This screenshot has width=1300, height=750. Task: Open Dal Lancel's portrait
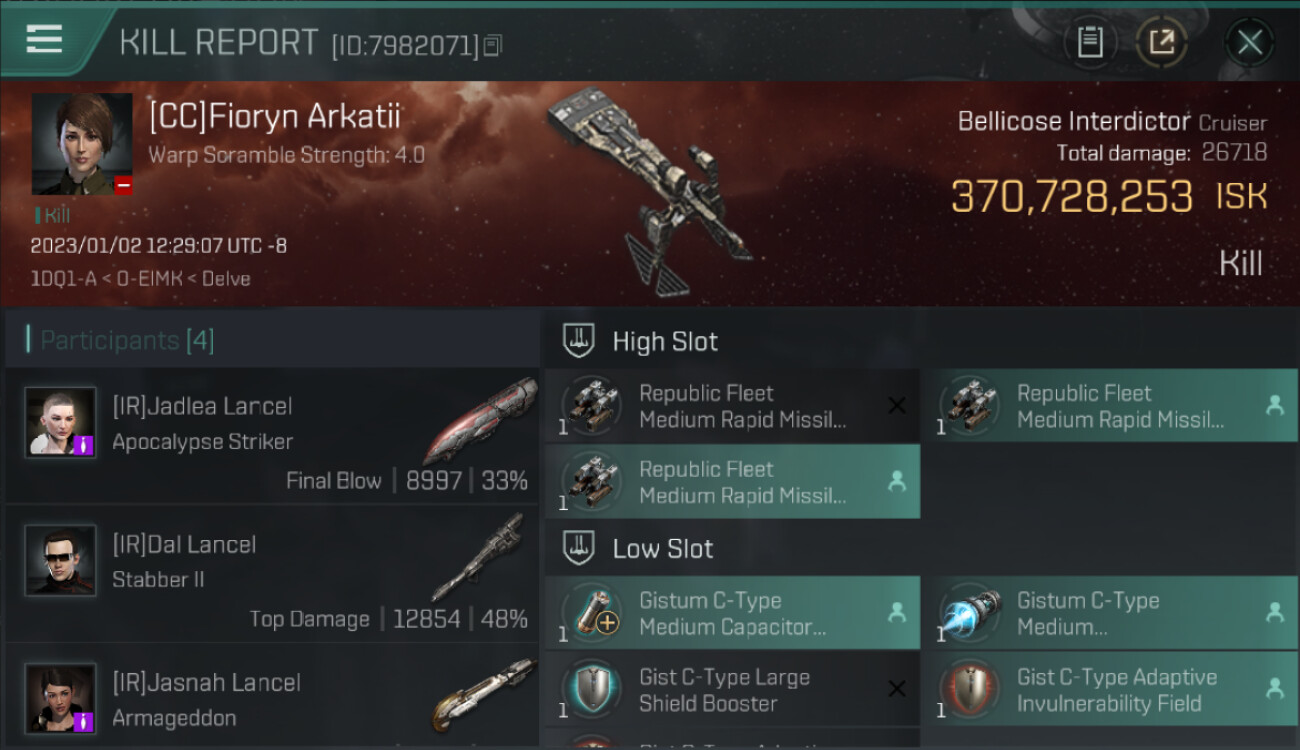pos(61,561)
